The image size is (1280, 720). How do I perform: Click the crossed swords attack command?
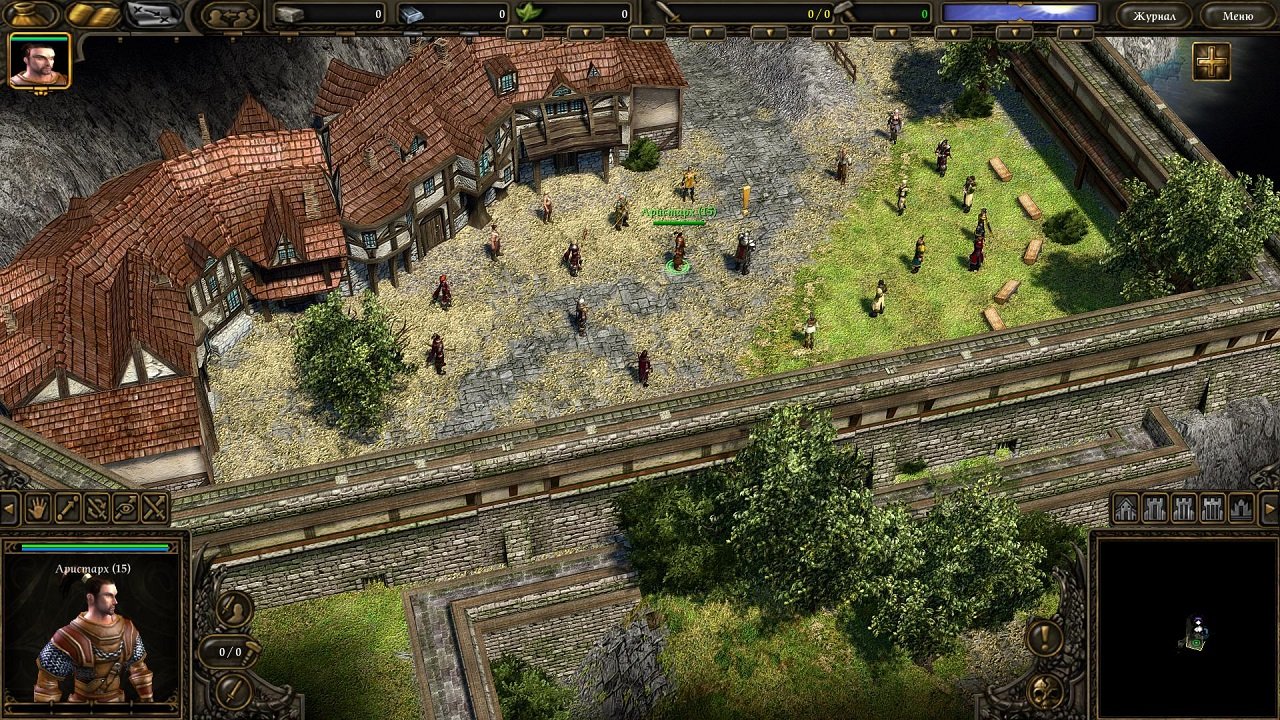pyautogui.click(x=152, y=510)
